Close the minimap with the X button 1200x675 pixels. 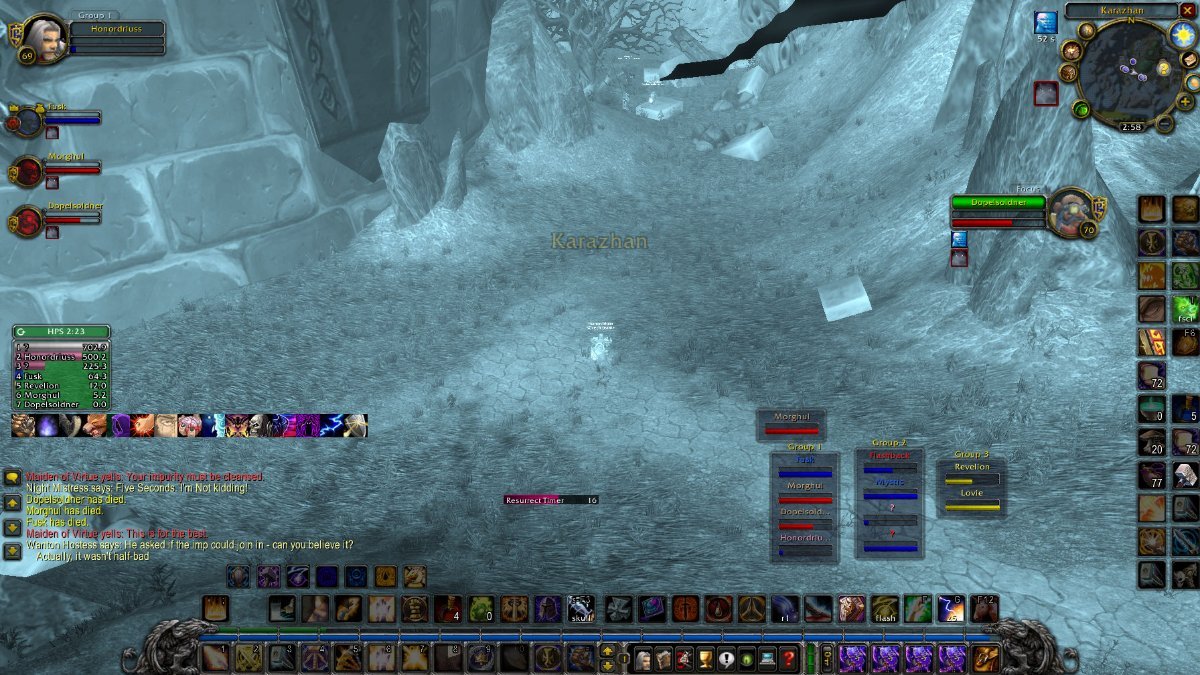click(1187, 10)
